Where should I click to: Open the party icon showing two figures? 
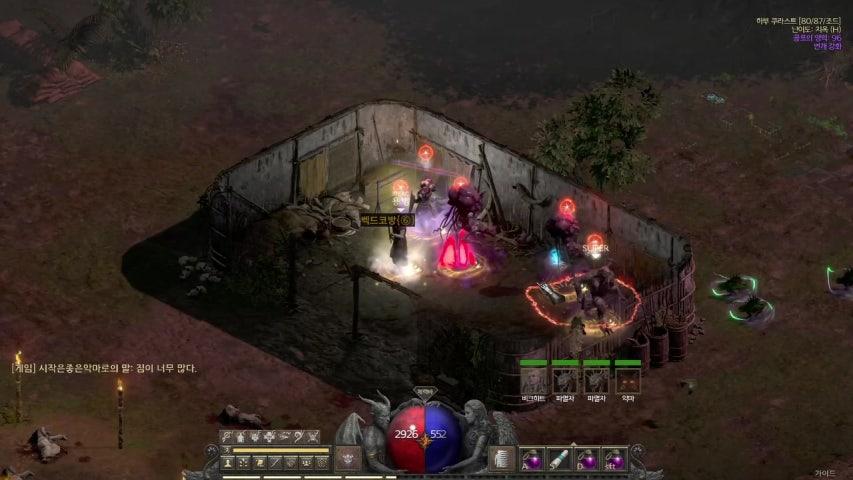(x=306, y=462)
